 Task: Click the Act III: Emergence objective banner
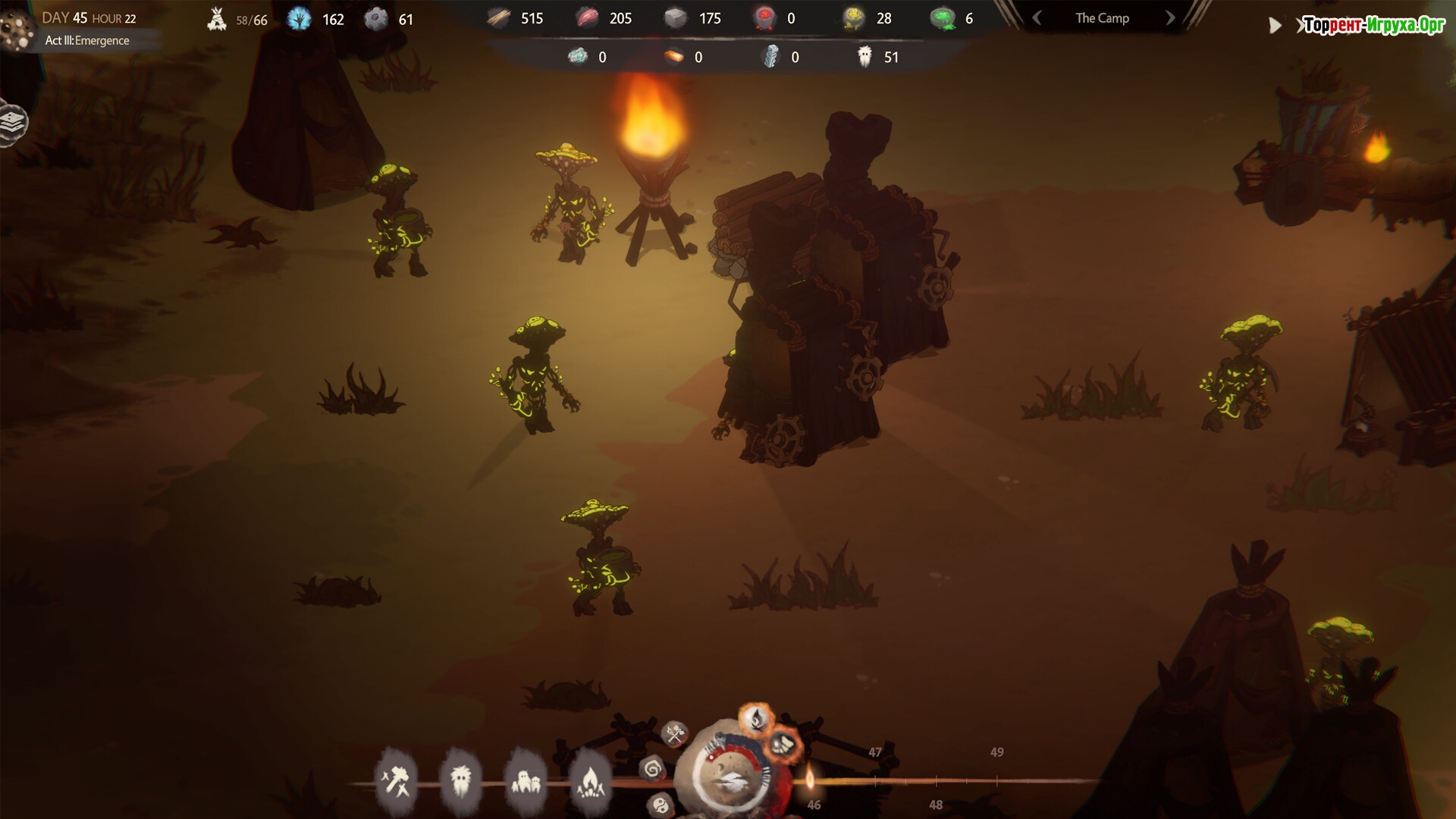click(87, 41)
